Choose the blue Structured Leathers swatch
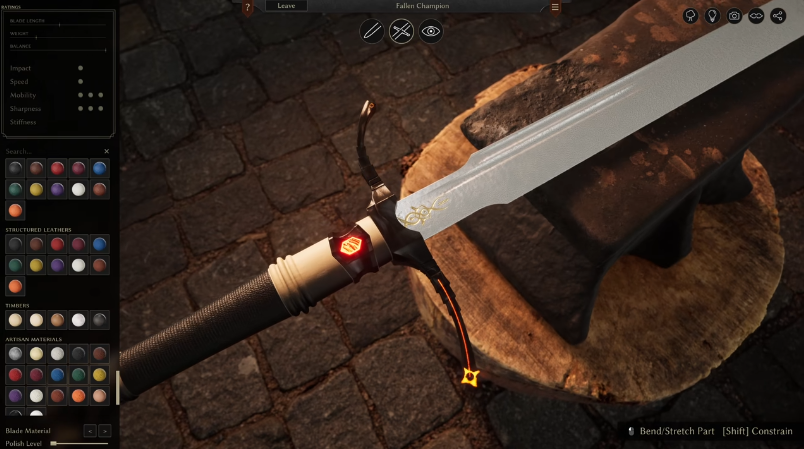The image size is (804, 449). [x=100, y=244]
